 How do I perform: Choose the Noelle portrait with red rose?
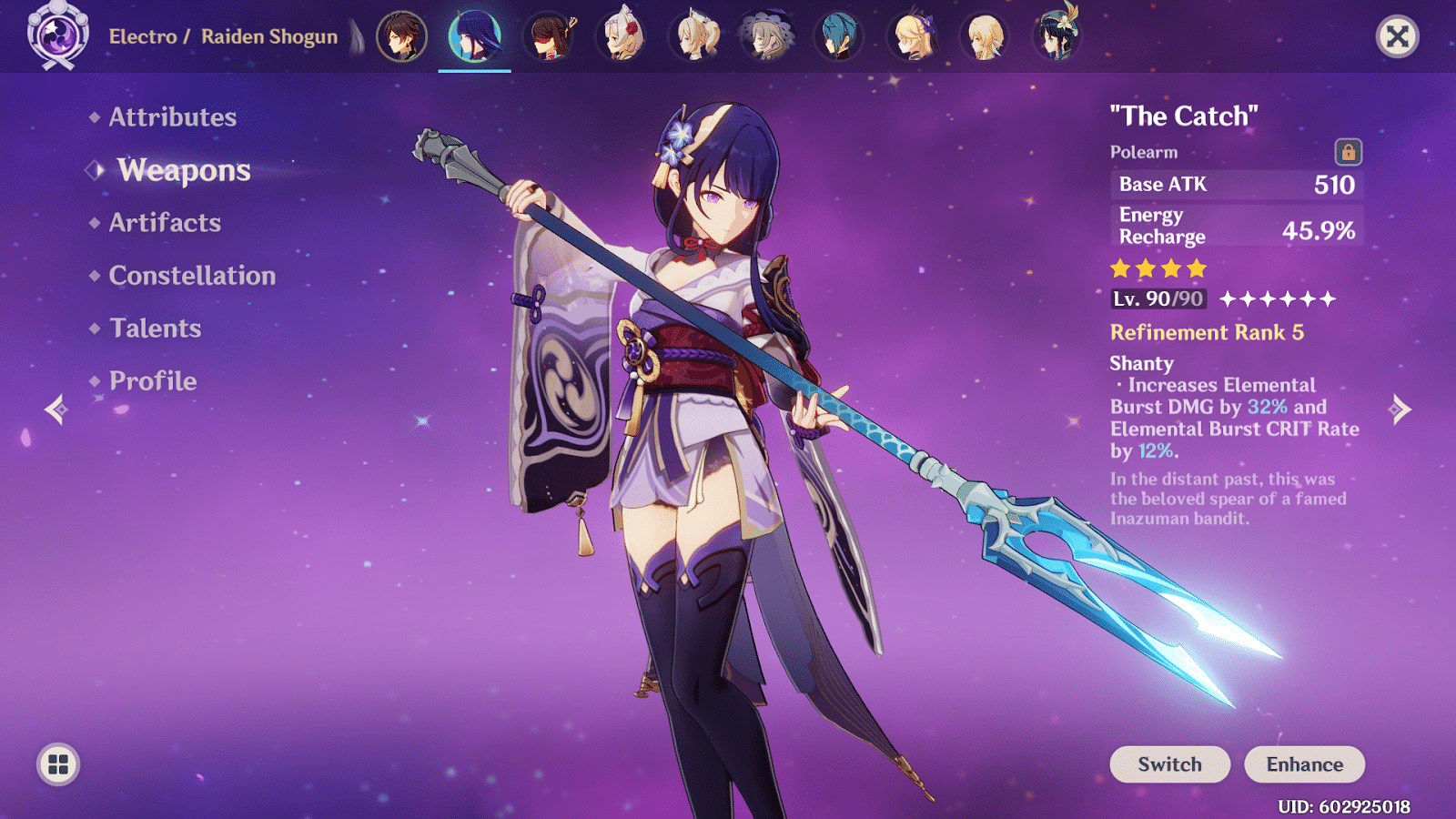[622, 36]
